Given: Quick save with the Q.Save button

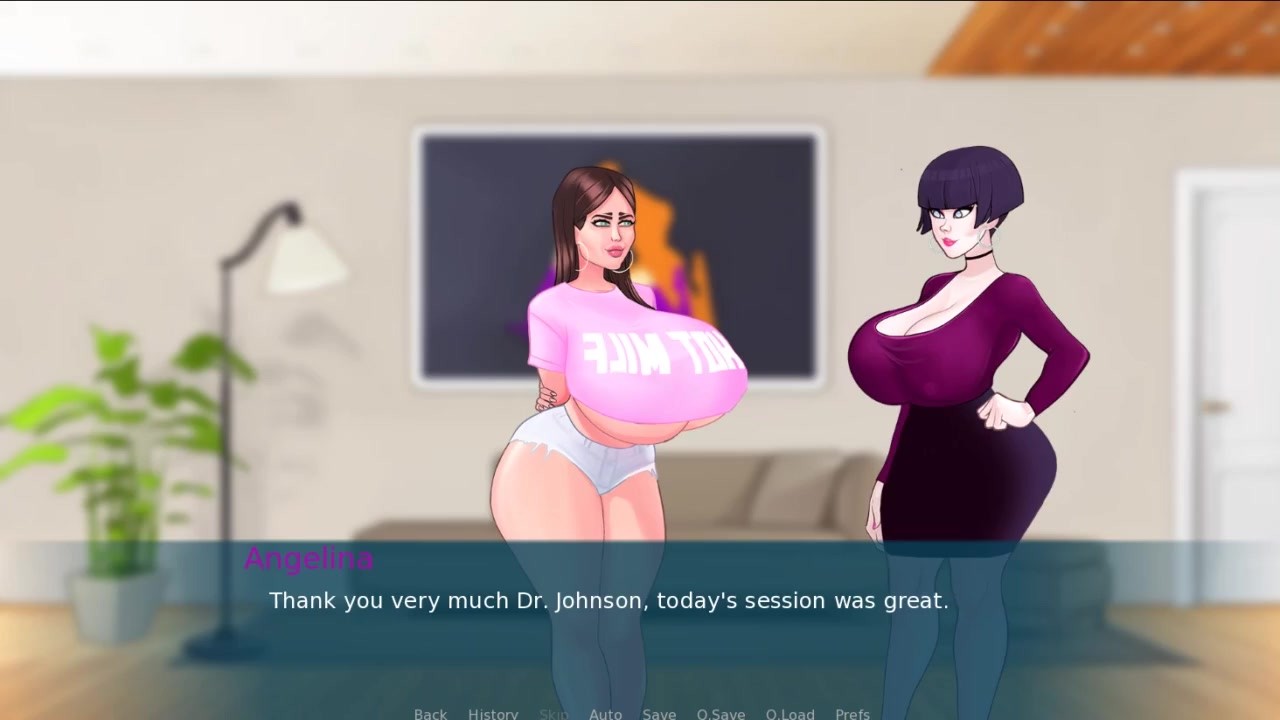Looking at the screenshot, I should 721,713.
